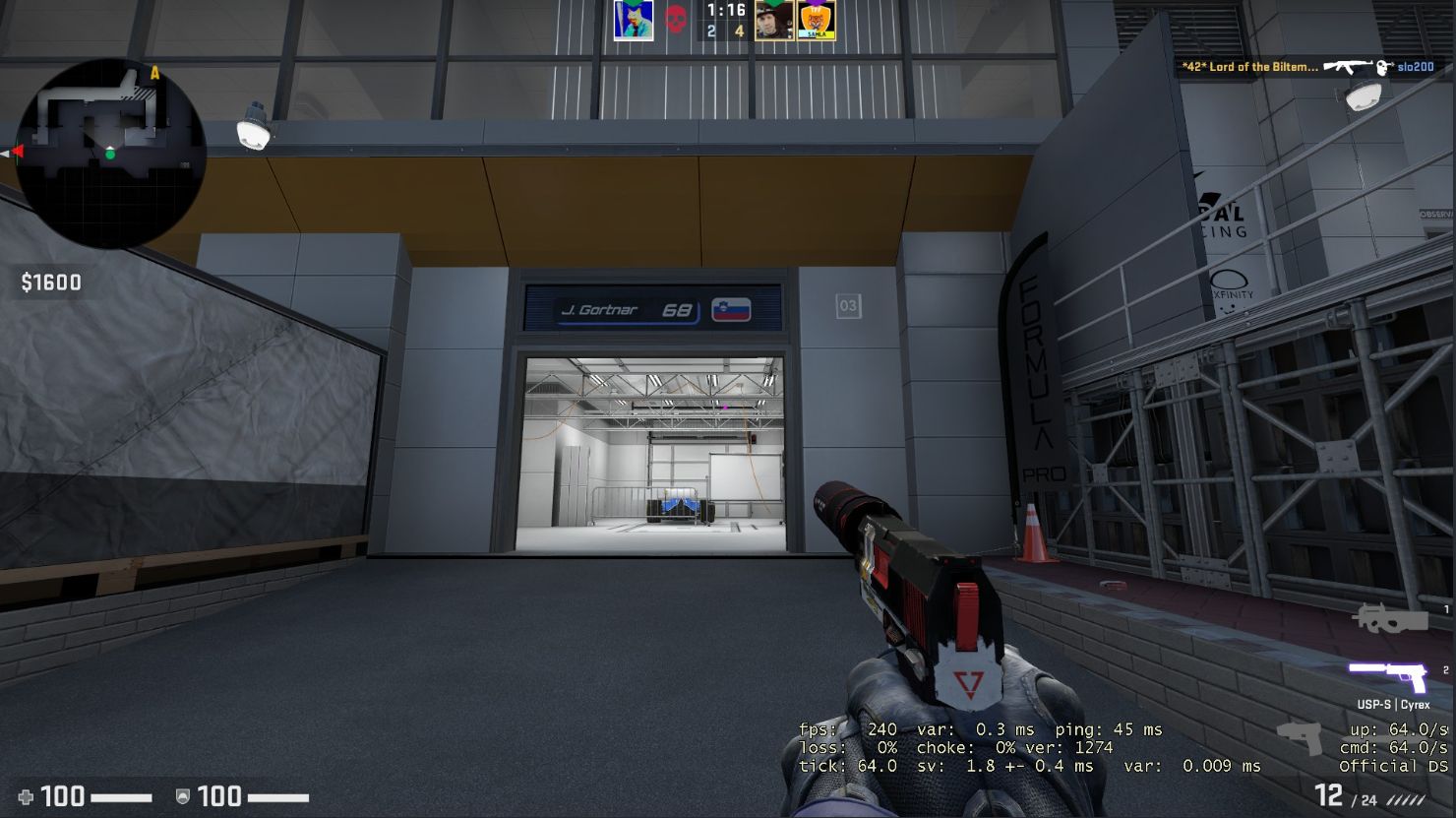
Task: Click the AK-47 icon in the kill feed
Action: tap(1348, 68)
